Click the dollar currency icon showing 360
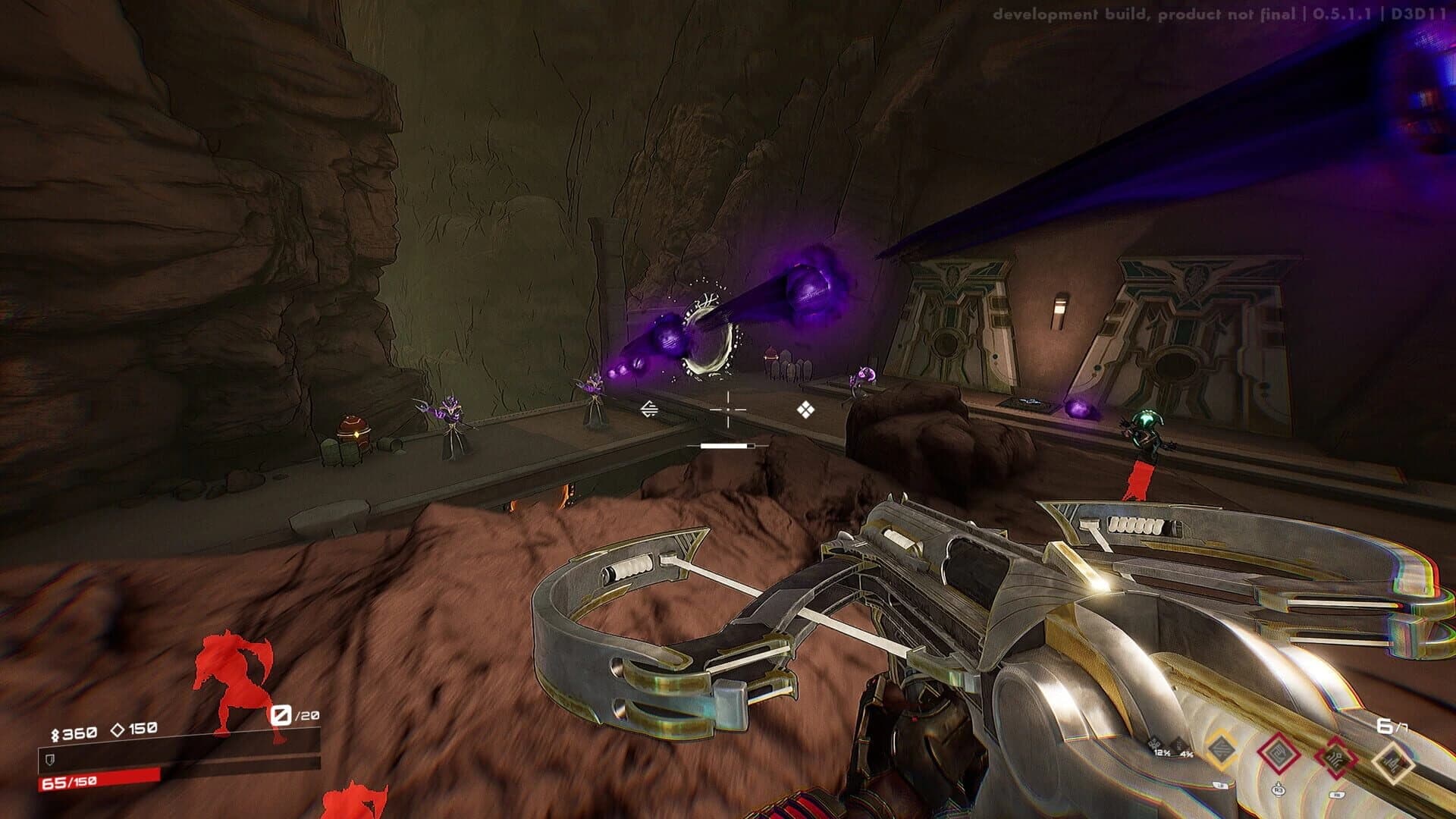The width and height of the screenshot is (1456, 819). (55, 733)
